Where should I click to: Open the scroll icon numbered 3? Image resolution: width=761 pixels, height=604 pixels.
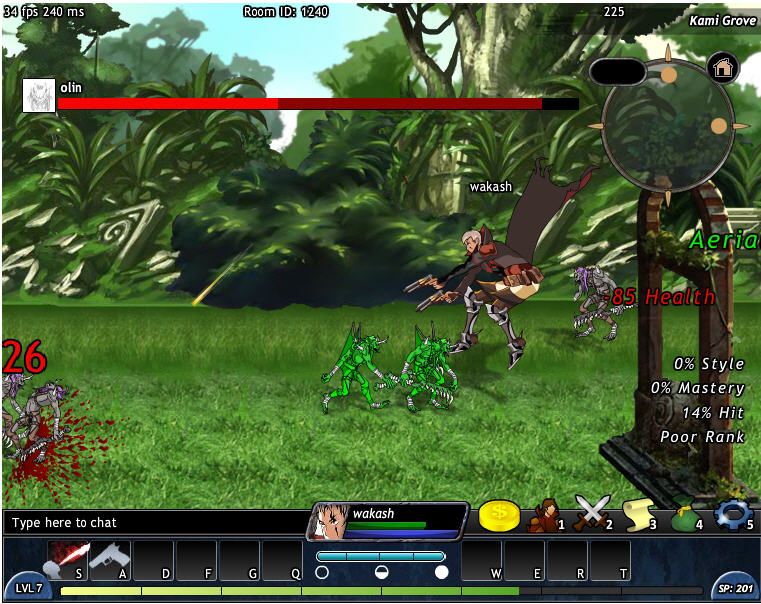click(x=638, y=515)
